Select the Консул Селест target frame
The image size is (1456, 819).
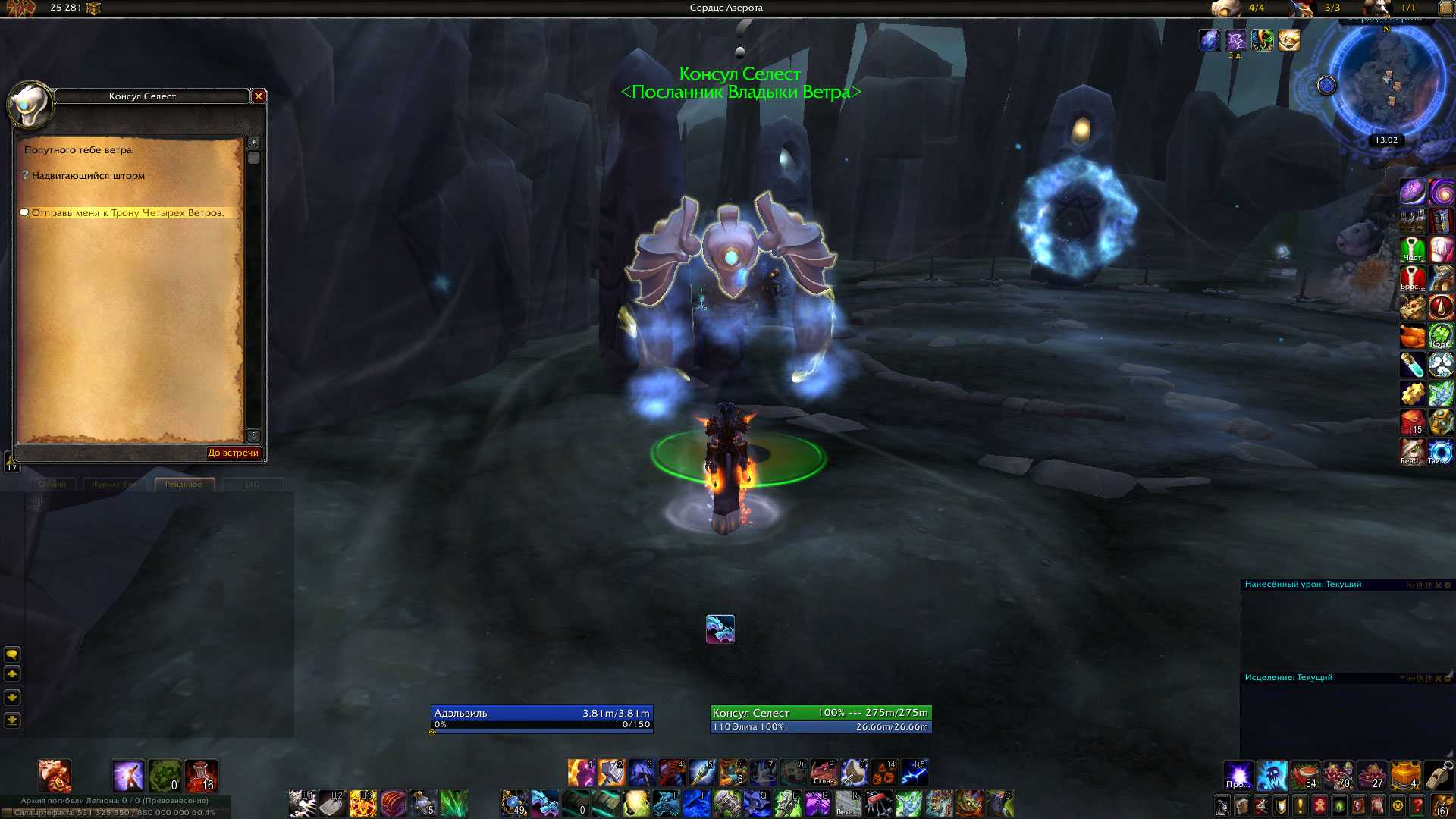click(x=821, y=719)
